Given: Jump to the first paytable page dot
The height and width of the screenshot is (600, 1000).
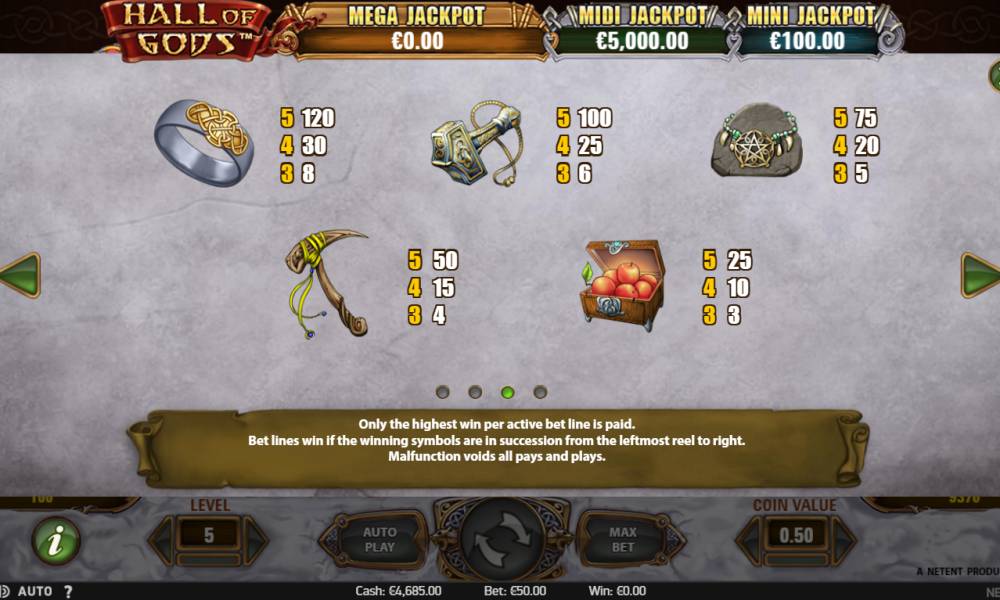Looking at the screenshot, I should [443, 392].
